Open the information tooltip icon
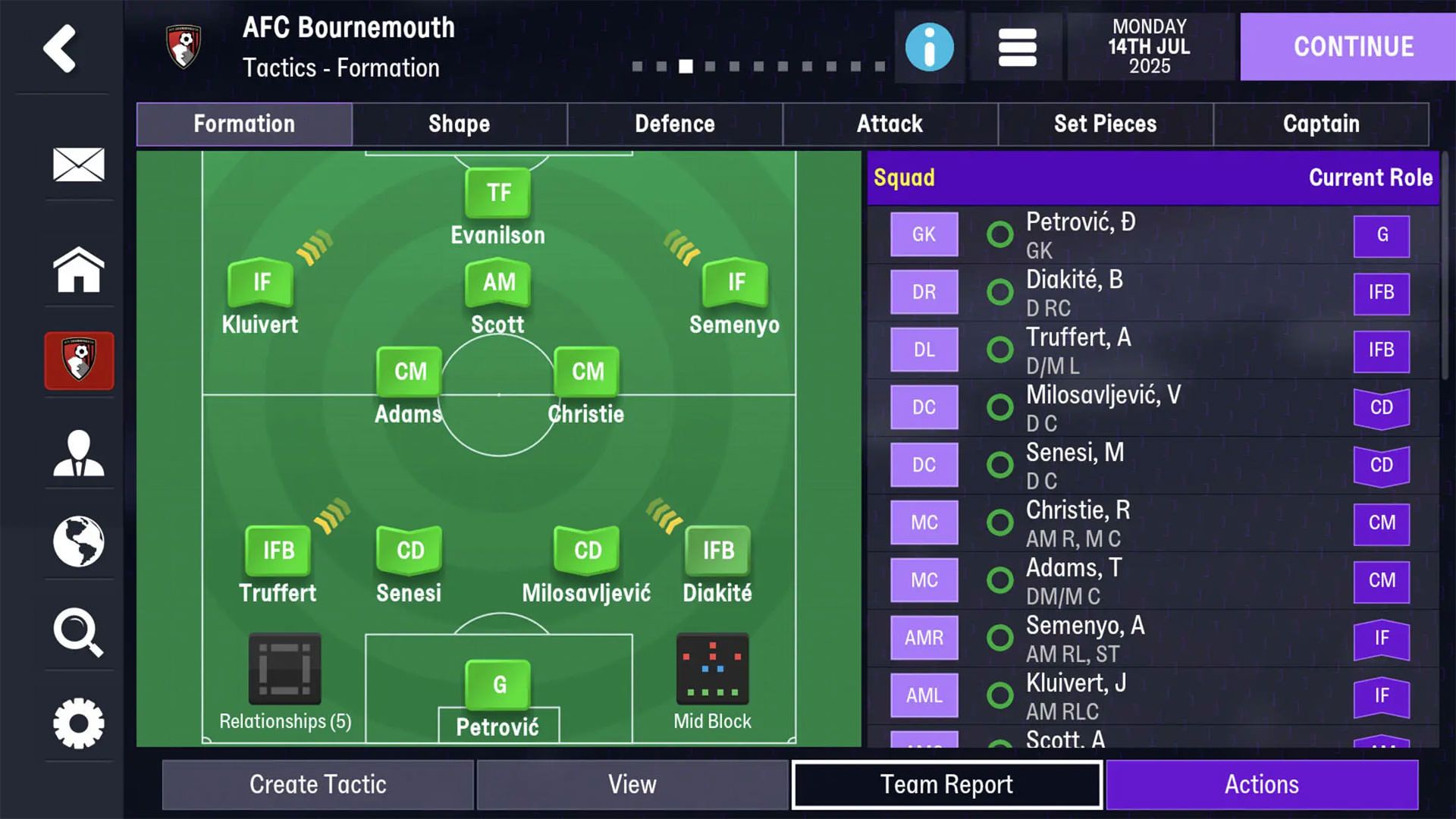1456x819 pixels. [928, 47]
